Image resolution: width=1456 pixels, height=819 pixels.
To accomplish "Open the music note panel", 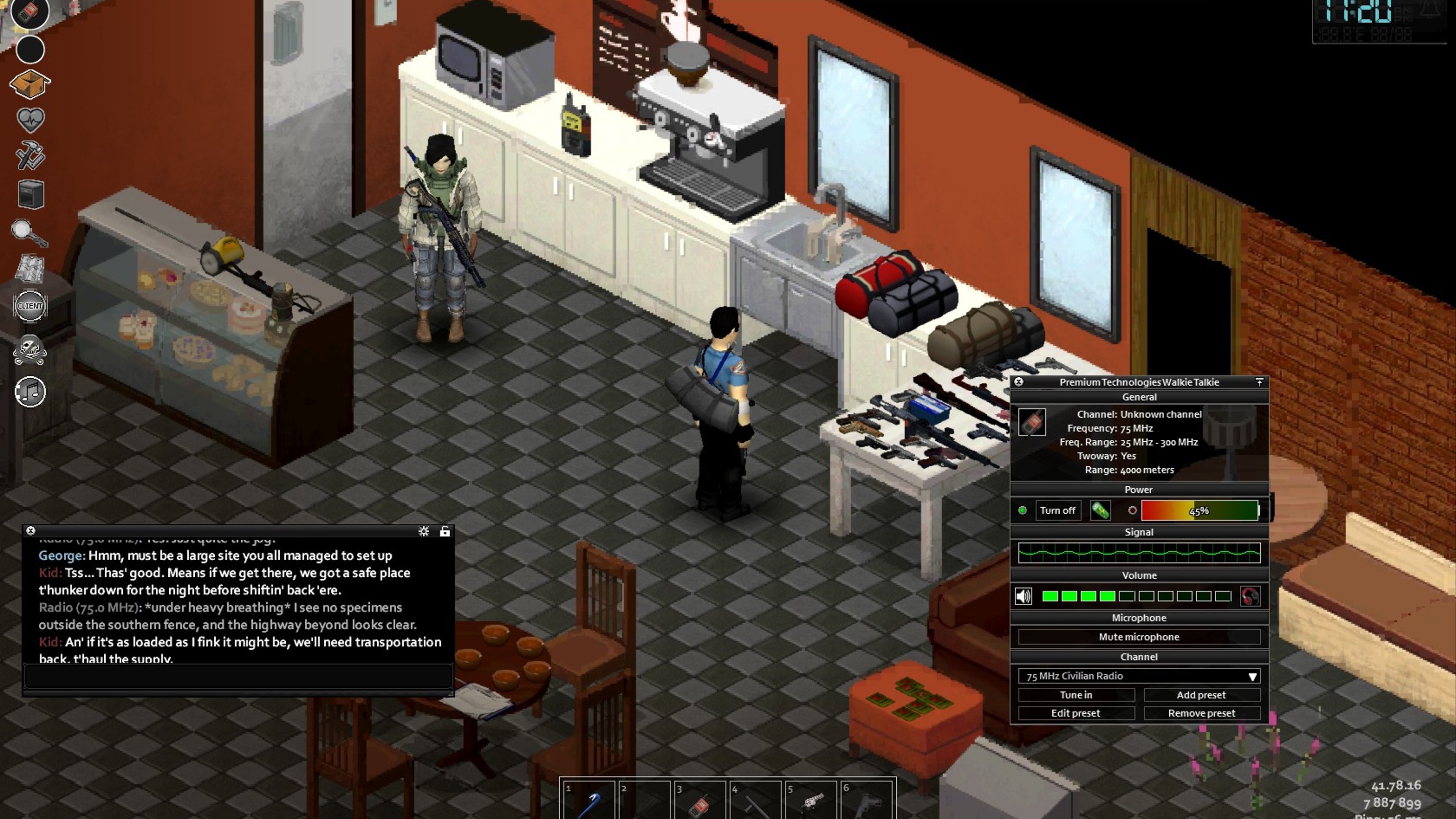I will [30, 391].
